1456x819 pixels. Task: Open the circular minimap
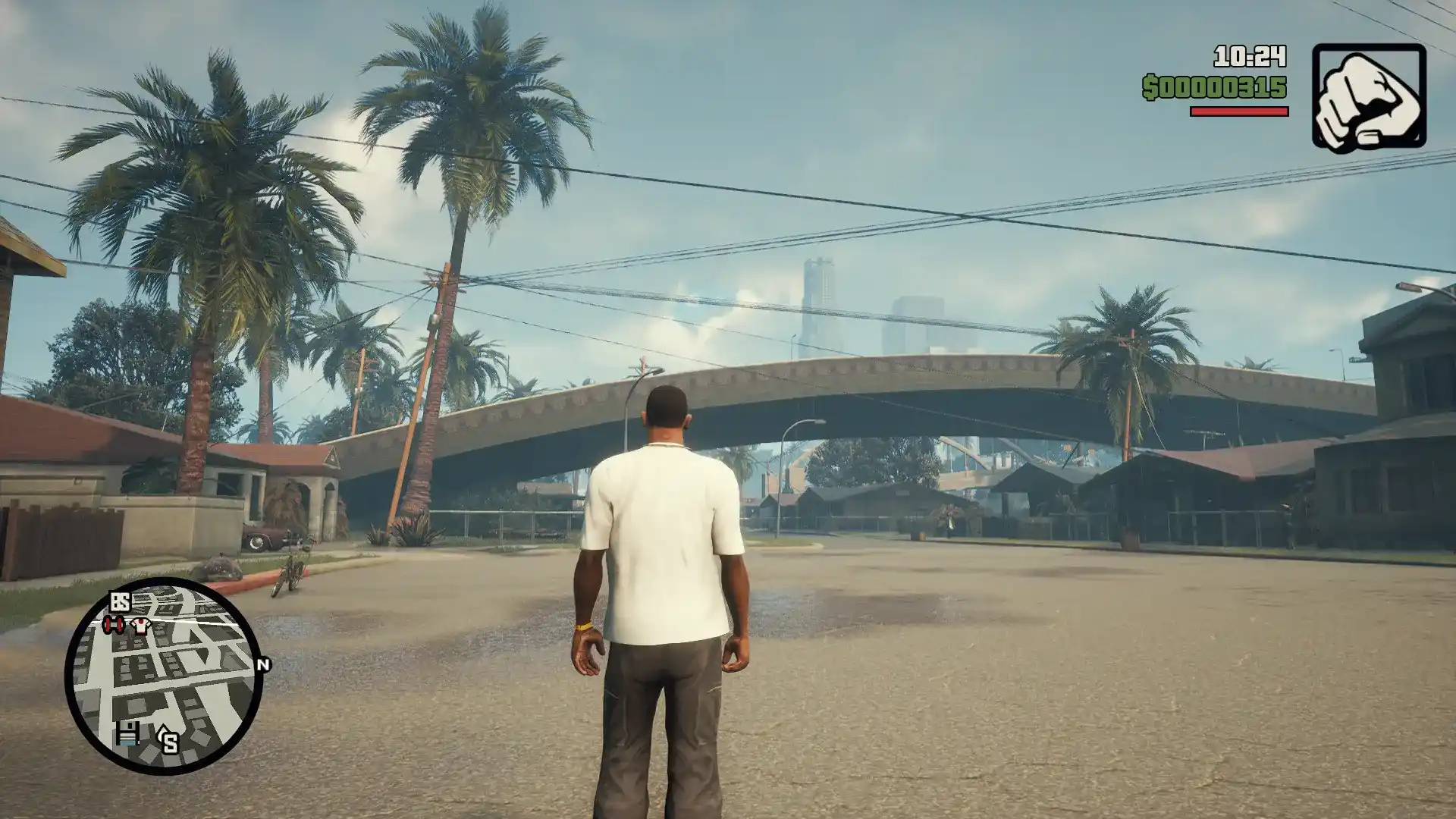coord(164,676)
